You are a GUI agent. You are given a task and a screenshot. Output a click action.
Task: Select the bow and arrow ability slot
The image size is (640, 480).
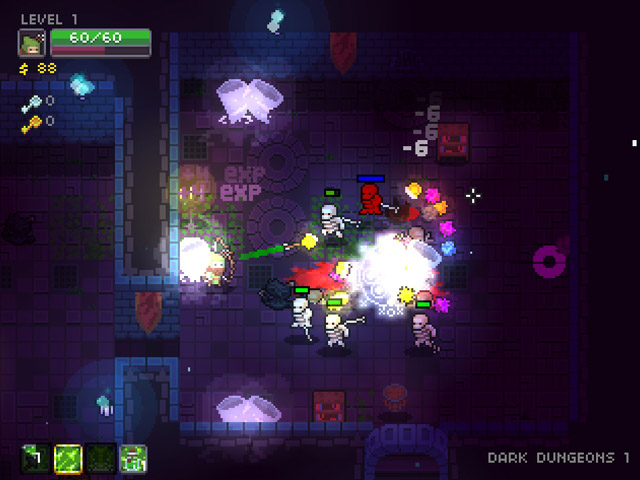(x=36, y=458)
